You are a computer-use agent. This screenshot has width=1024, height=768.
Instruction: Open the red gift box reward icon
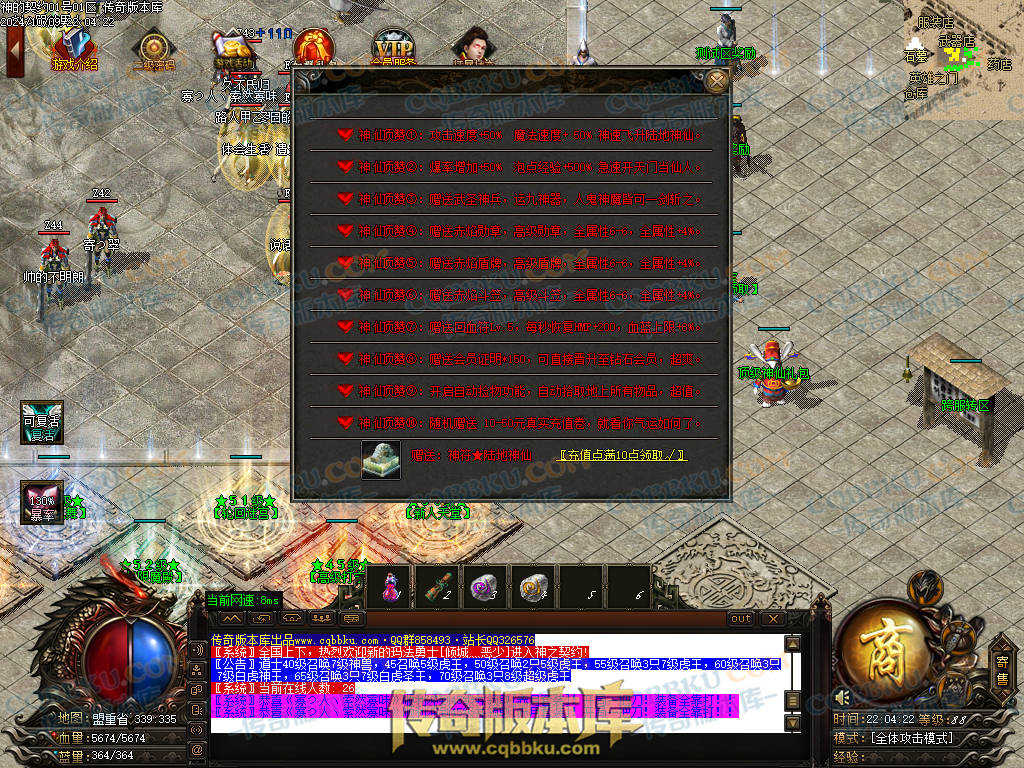point(314,48)
